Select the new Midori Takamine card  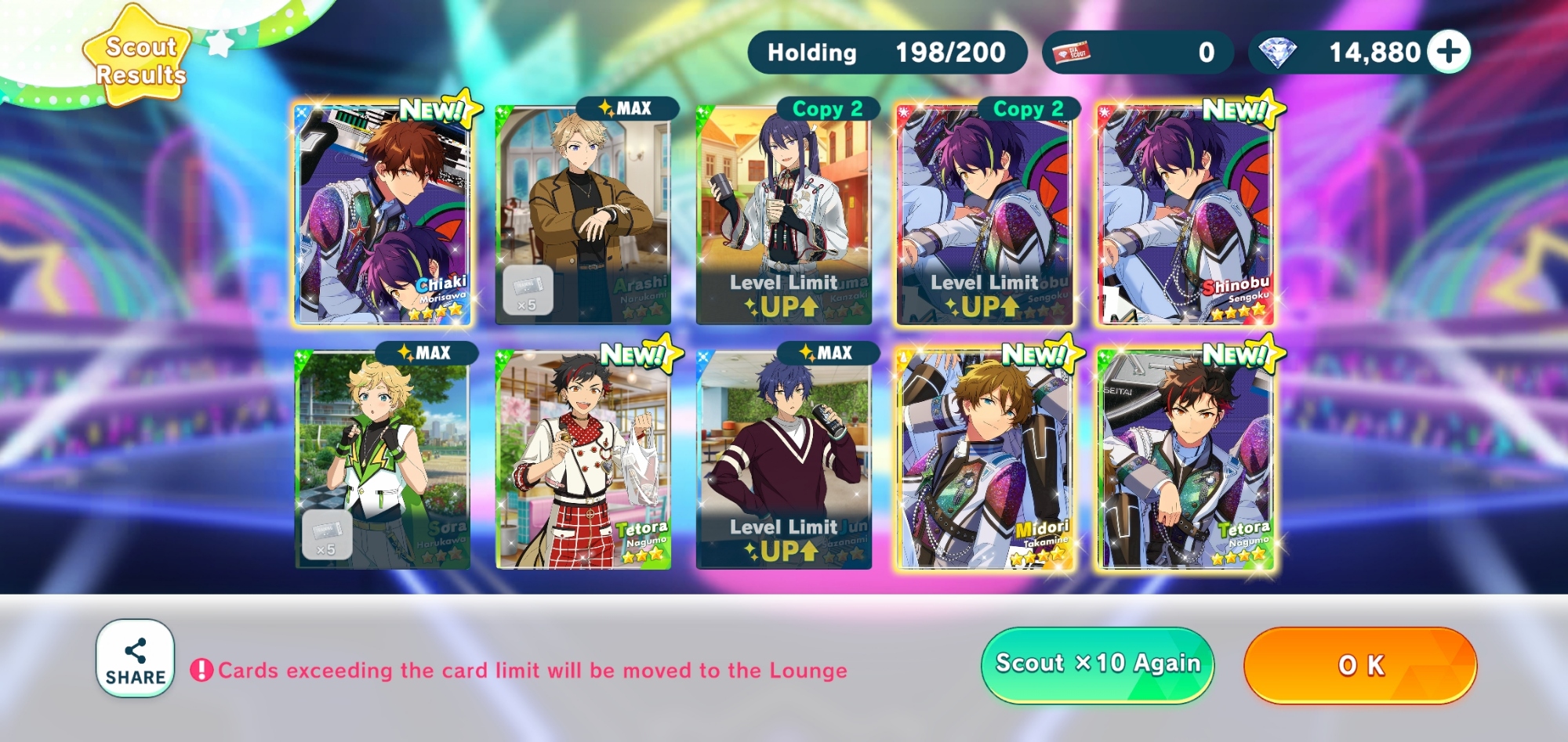(985, 459)
